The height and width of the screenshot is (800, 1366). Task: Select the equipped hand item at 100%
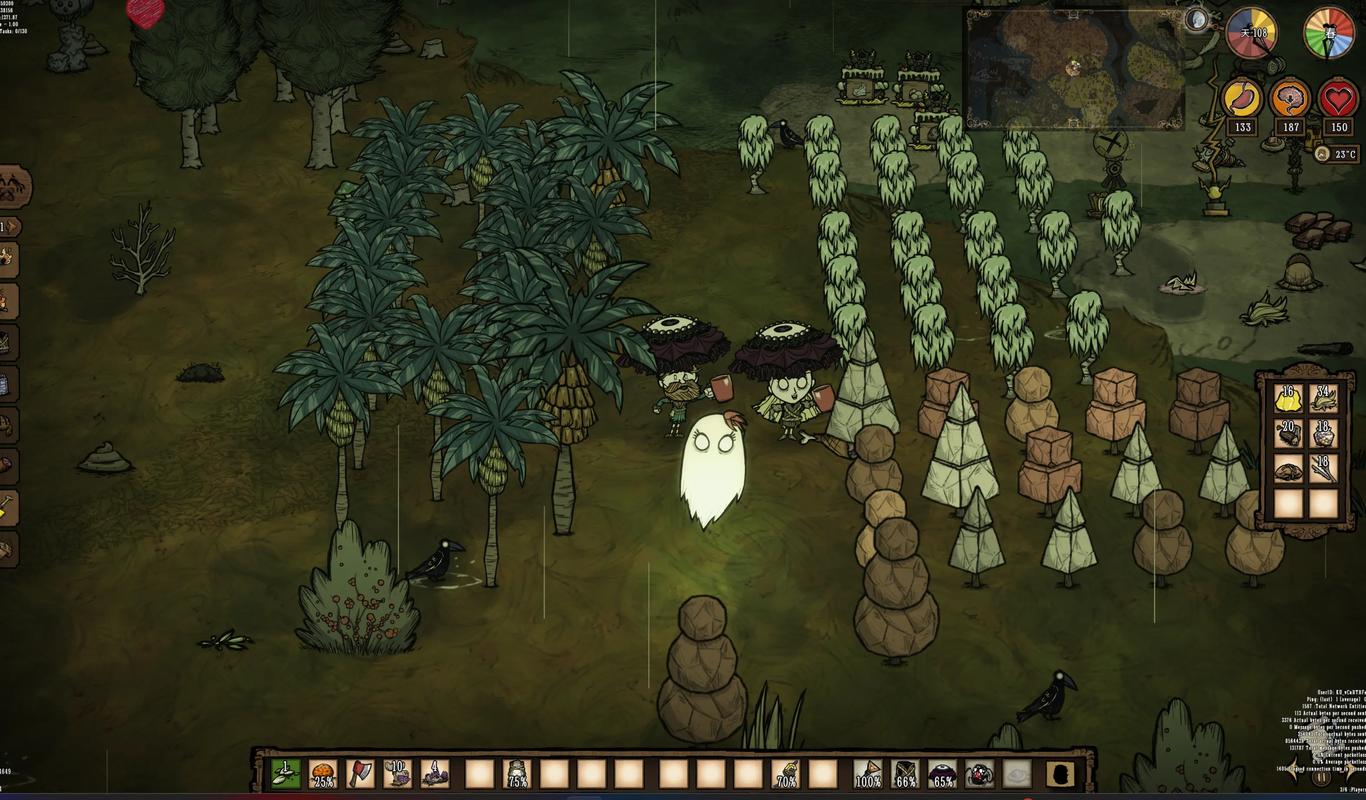(x=868, y=774)
